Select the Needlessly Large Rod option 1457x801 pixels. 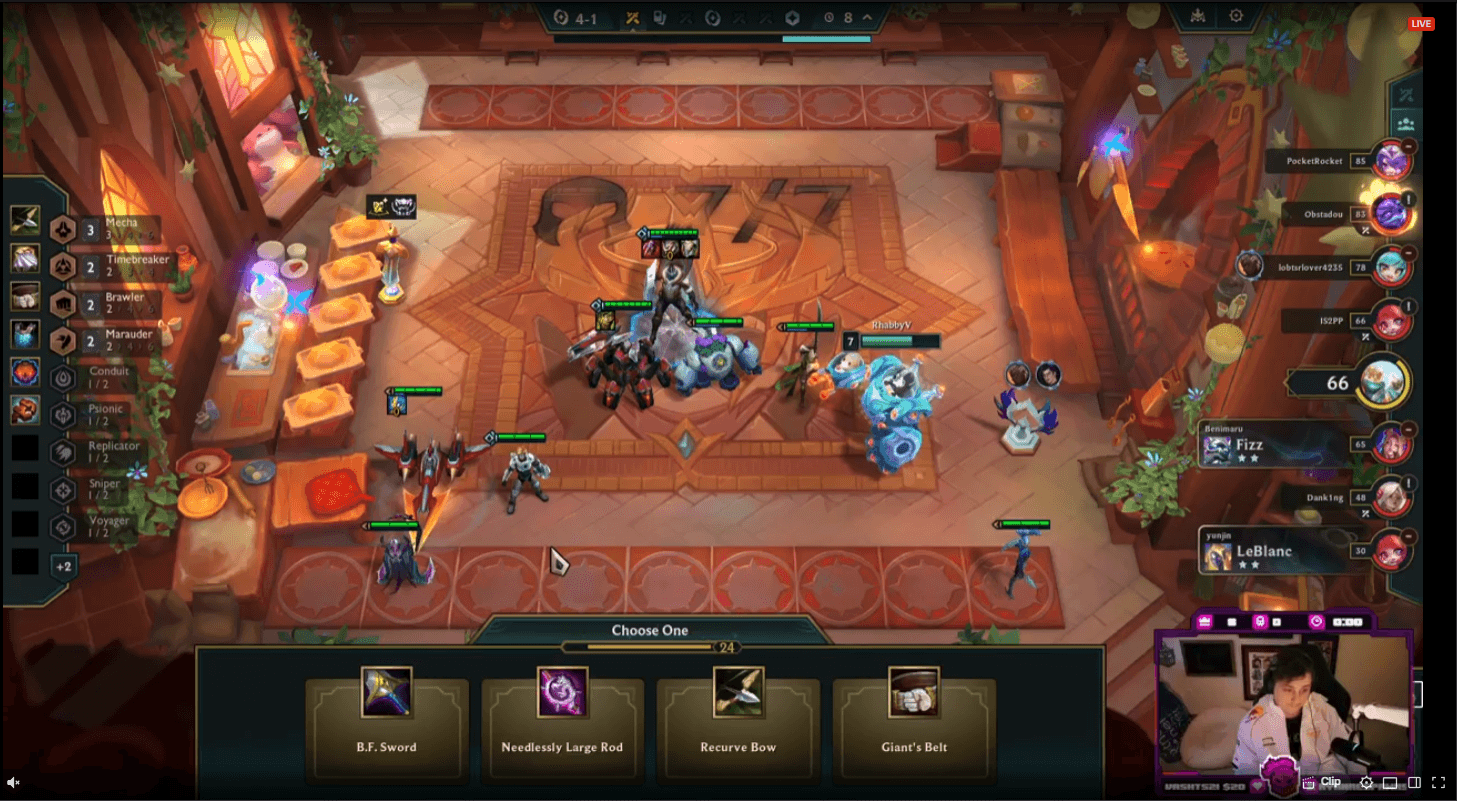562,715
